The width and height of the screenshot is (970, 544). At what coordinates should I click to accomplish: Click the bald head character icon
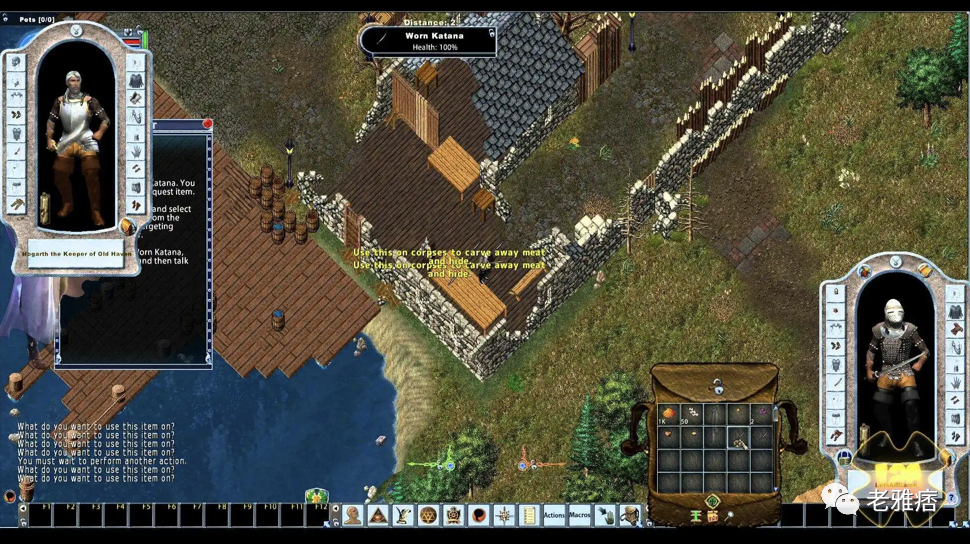pyautogui.click(x=353, y=515)
